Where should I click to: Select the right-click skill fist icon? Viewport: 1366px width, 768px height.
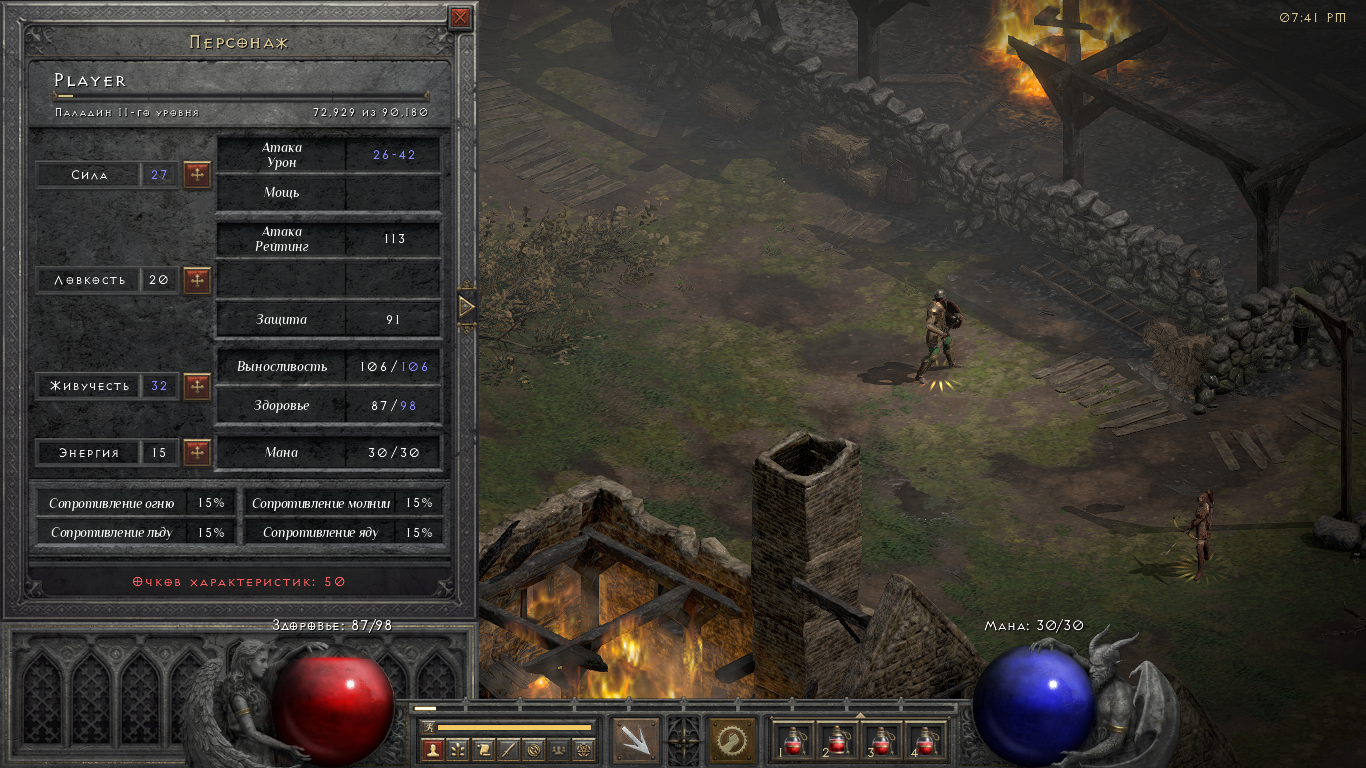click(732, 741)
